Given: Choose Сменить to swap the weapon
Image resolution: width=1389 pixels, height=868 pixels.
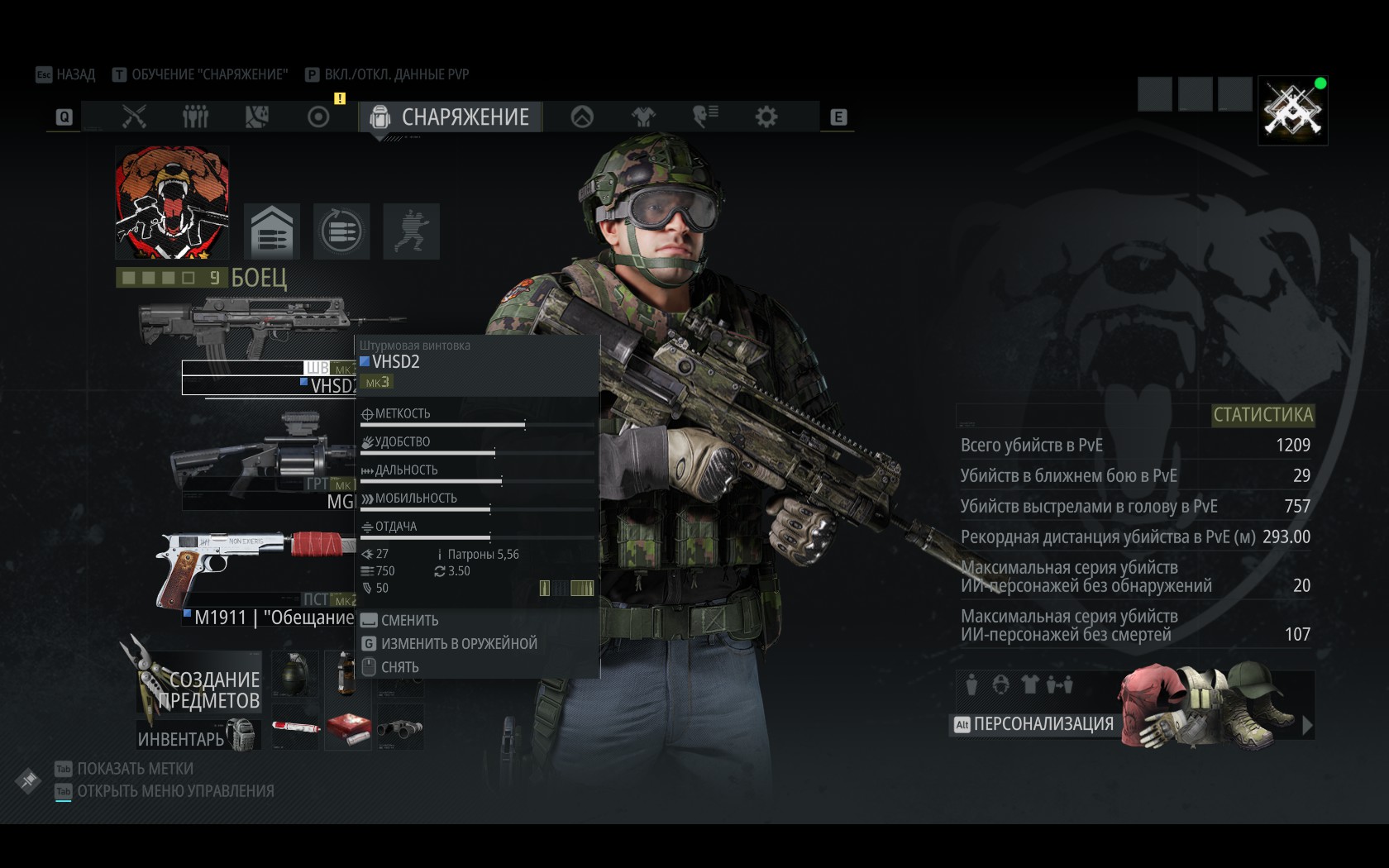Looking at the screenshot, I should (x=409, y=620).
